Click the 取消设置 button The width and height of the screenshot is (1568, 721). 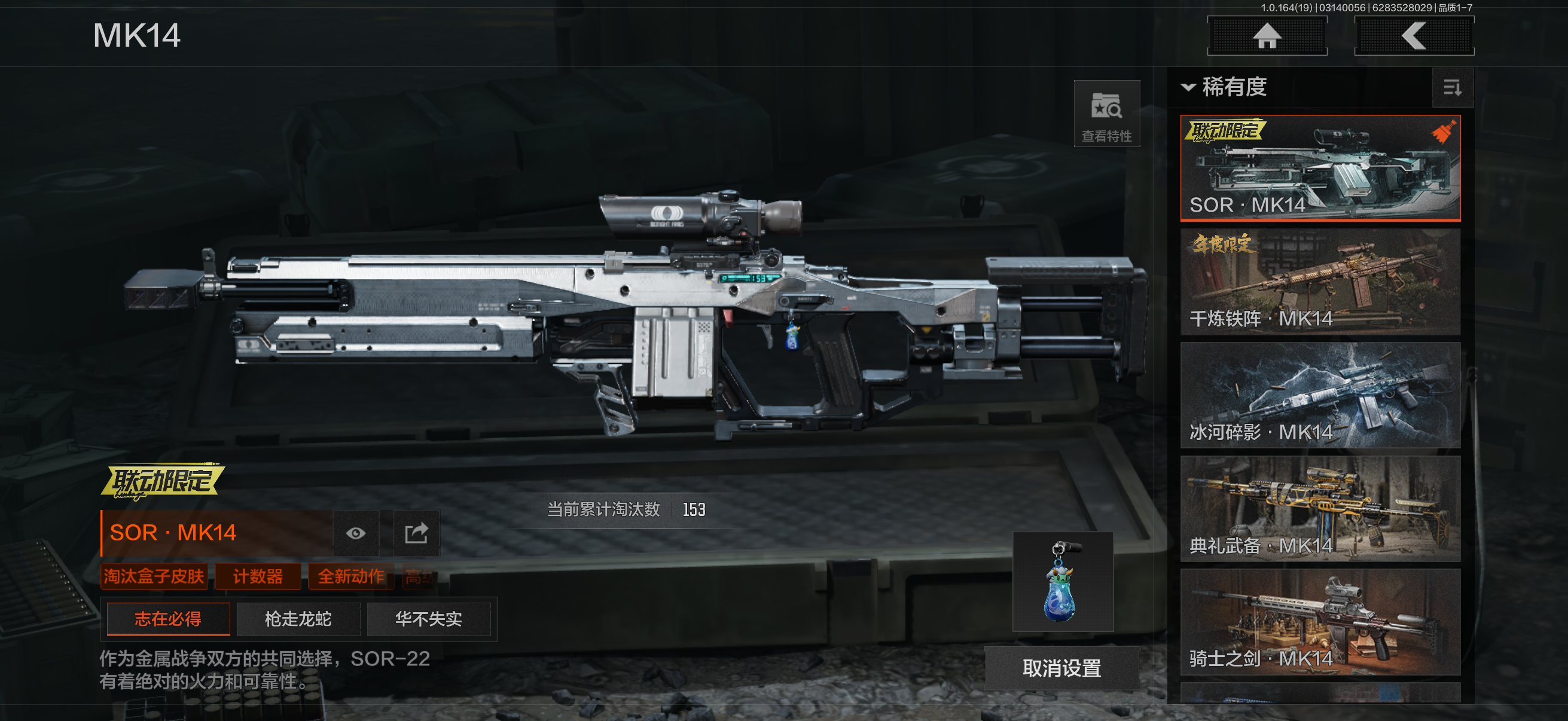click(1061, 668)
